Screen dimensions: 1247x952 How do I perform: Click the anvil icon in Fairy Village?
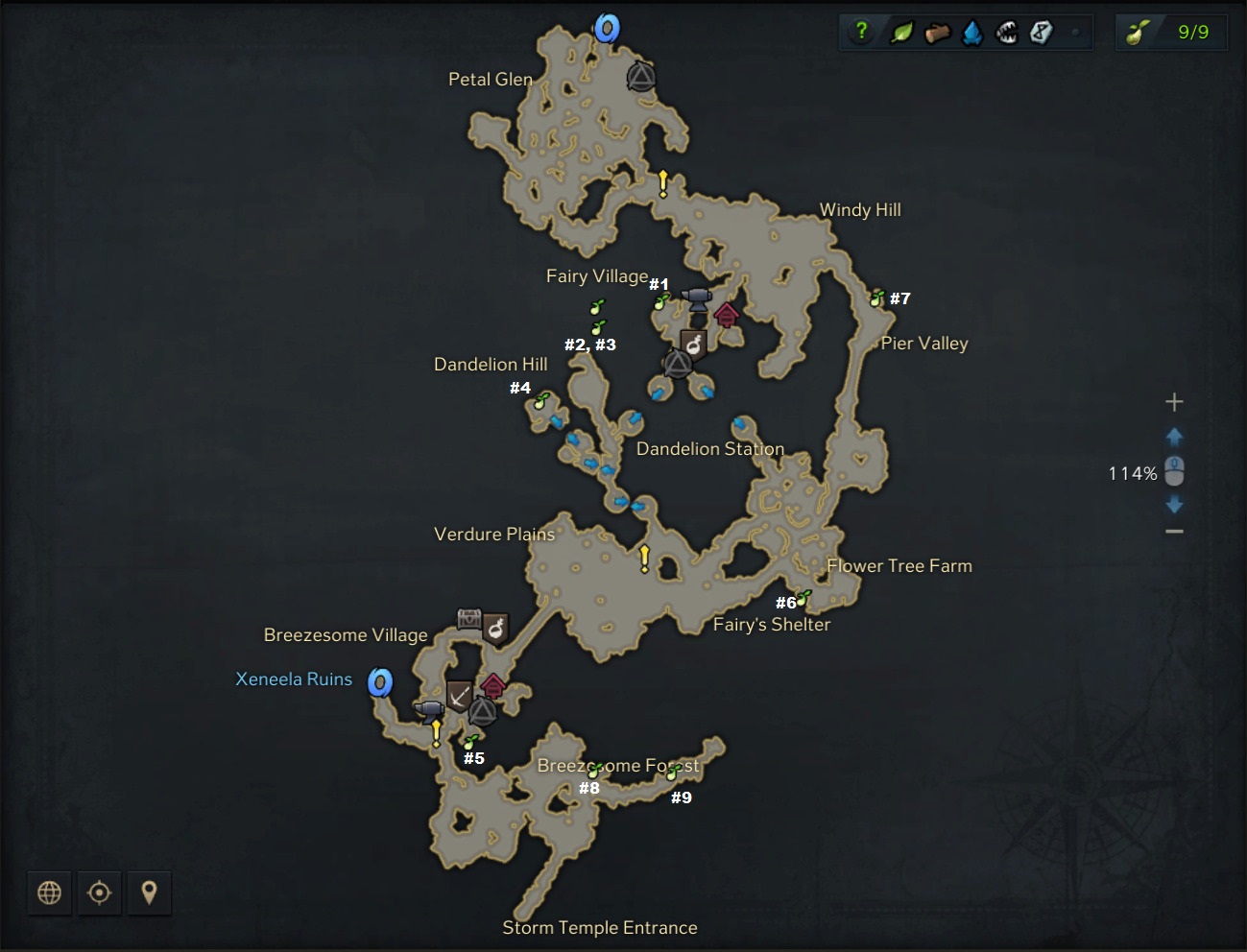[x=696, y=297]
